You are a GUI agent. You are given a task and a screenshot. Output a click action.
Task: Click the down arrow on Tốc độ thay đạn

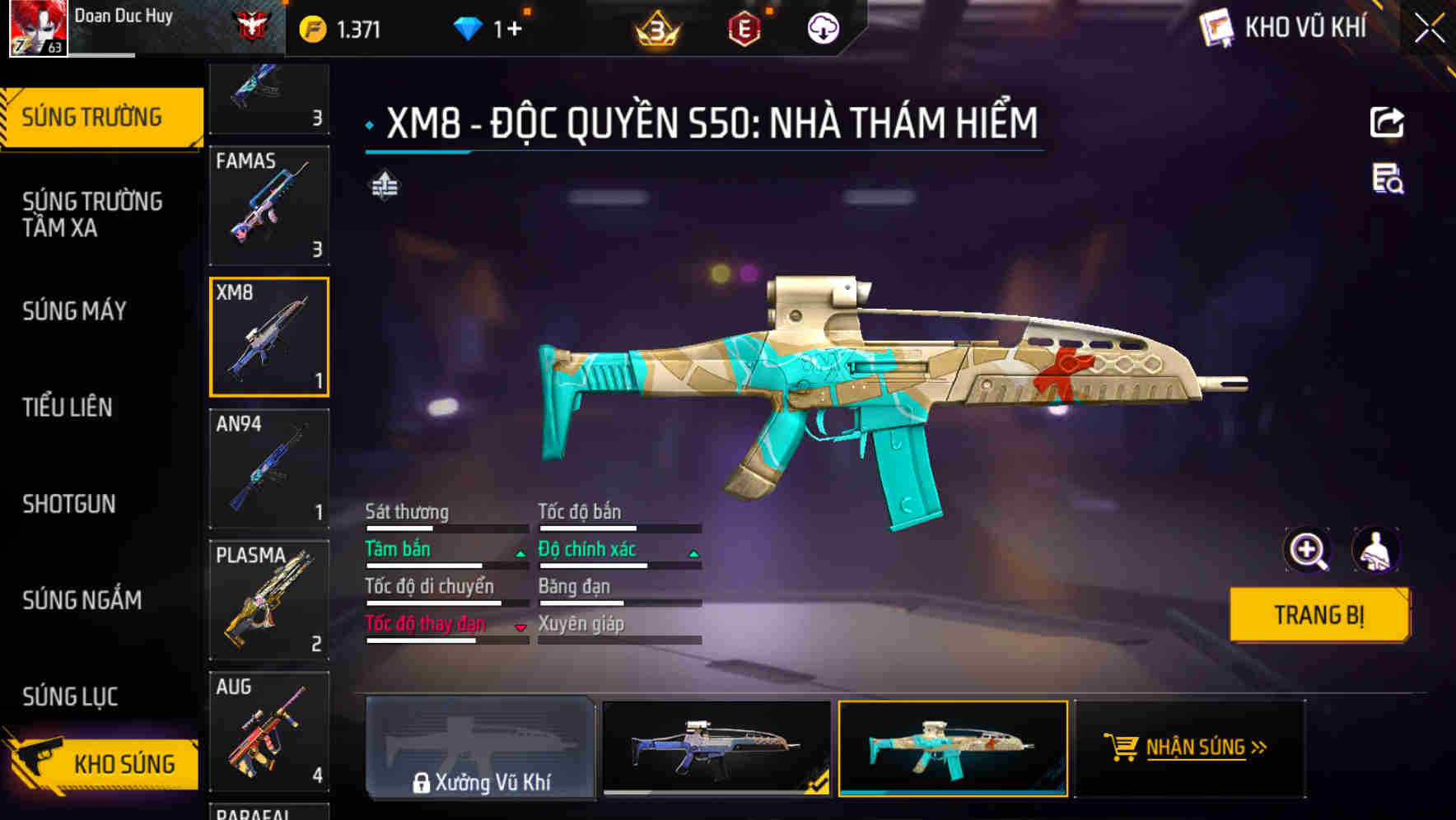[x=520, y=628]
